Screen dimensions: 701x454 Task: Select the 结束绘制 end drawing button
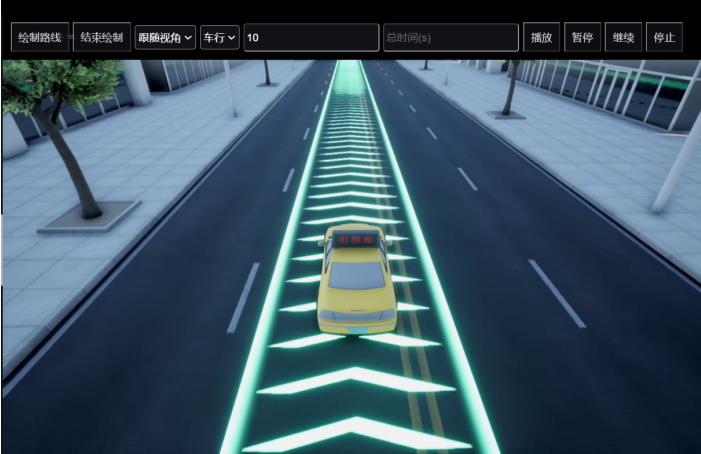tap(102, 38)
